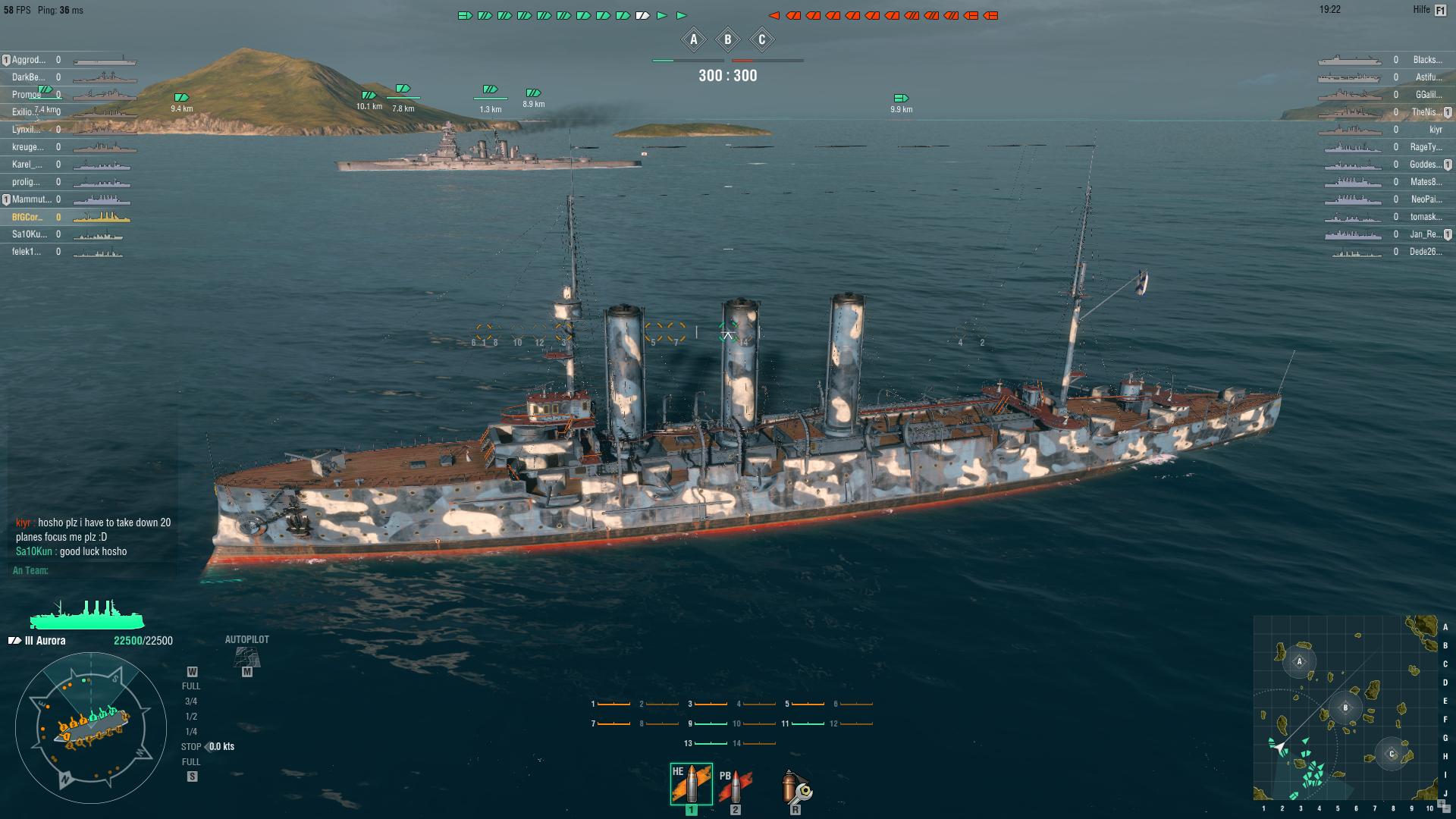The width and height of the screenshot is (1456, 819).
Task: Open Hilfe help via the F1 label
Action: tap(1440, 11)
